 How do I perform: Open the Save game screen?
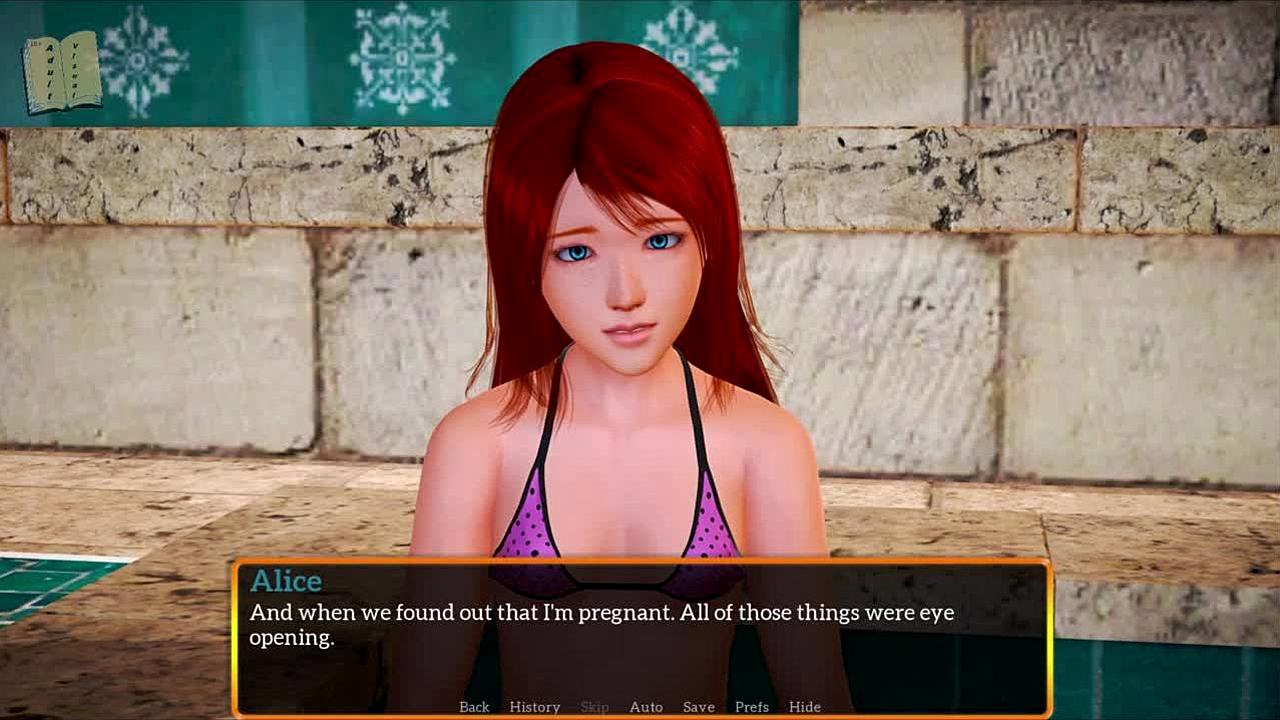tap(699, 707)
